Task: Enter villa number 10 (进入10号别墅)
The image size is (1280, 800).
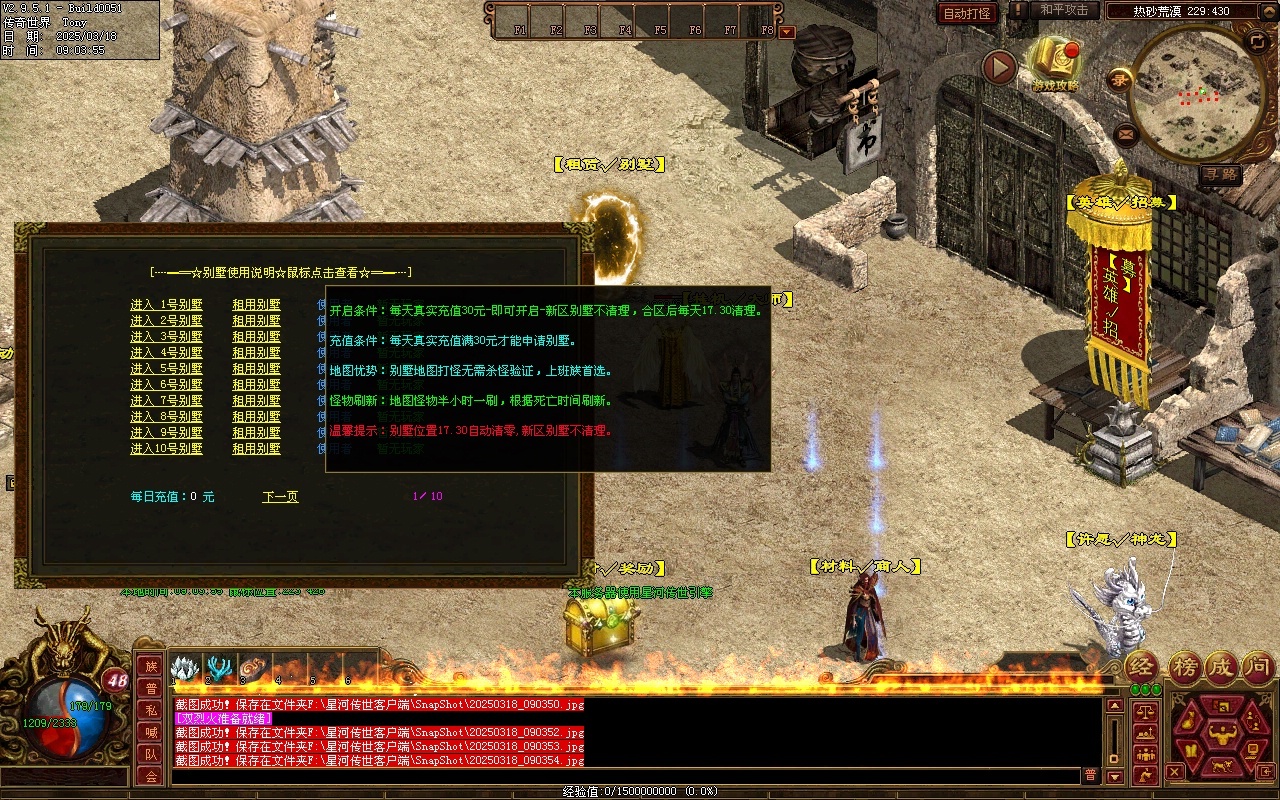Action: pos(166,449)
